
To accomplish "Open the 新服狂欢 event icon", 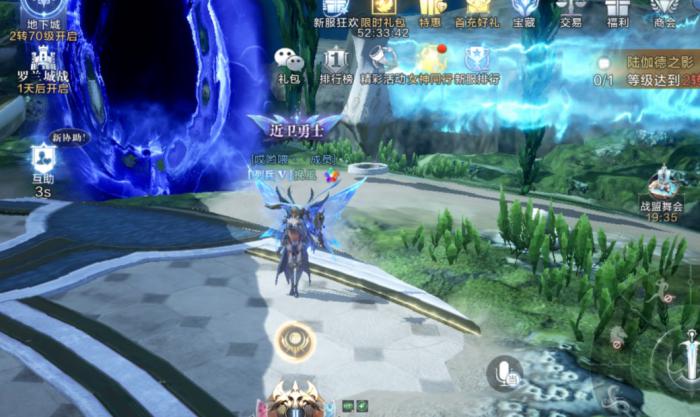I will coord(334,10).
